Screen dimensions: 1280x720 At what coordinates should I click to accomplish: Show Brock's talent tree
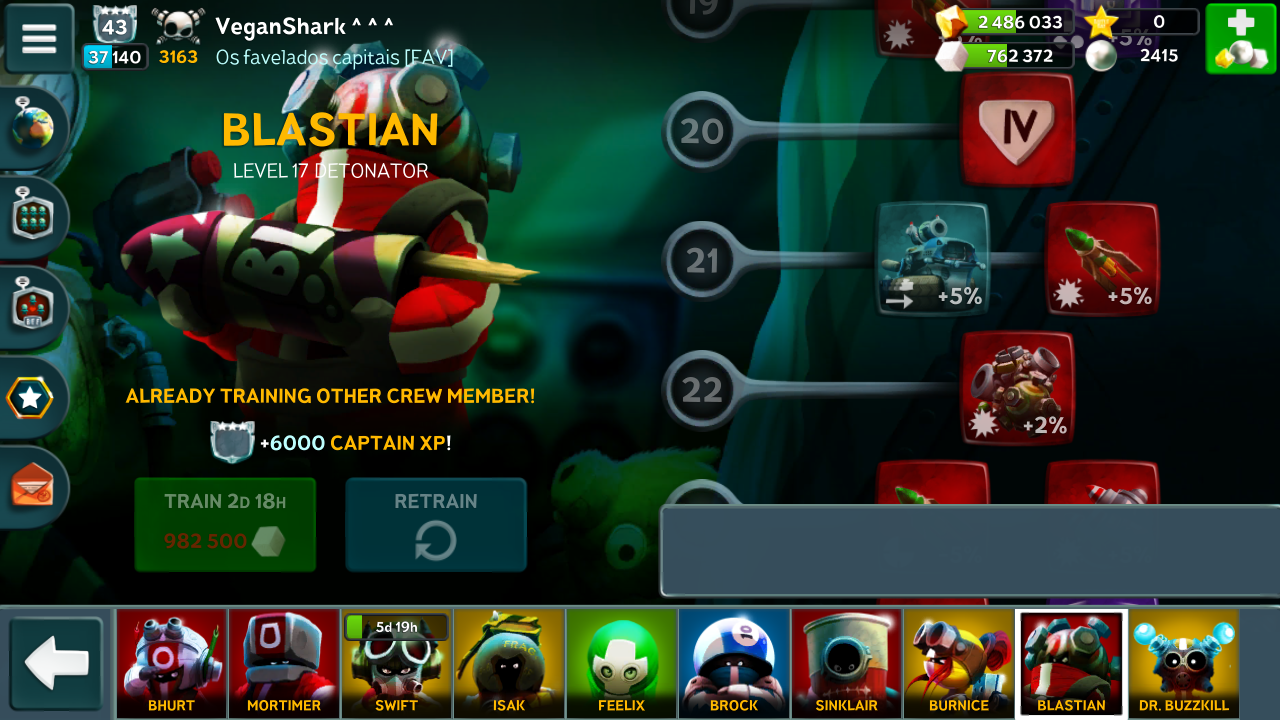[734, 663]
